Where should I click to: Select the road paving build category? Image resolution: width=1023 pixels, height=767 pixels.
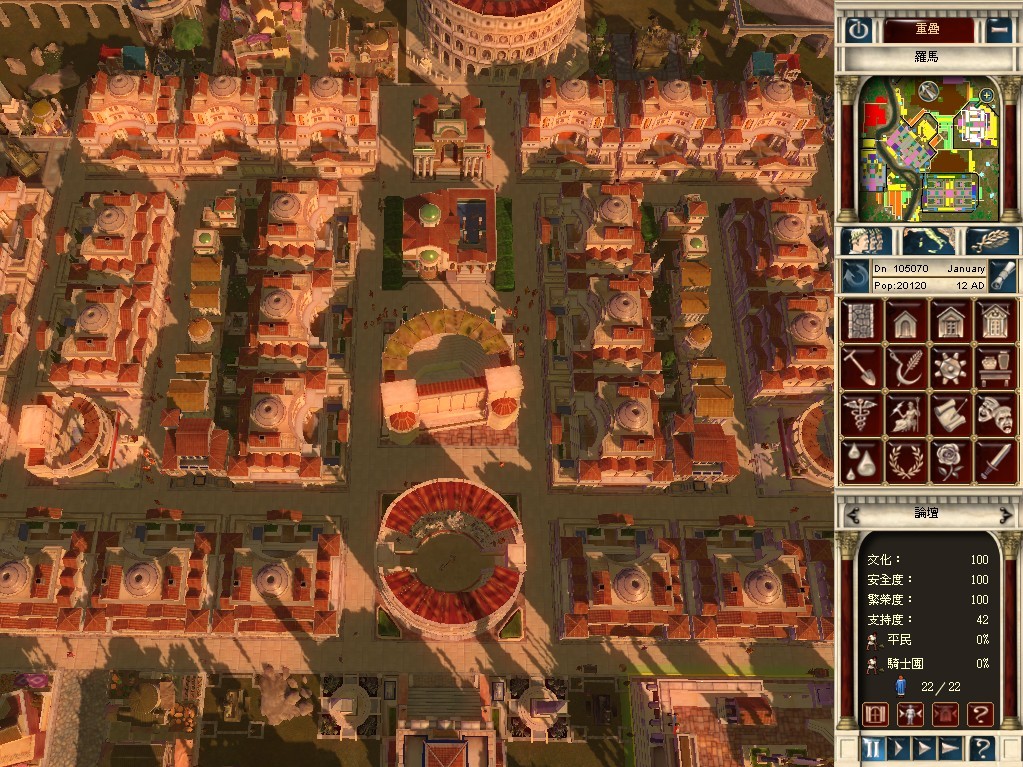tap(861, 321)
